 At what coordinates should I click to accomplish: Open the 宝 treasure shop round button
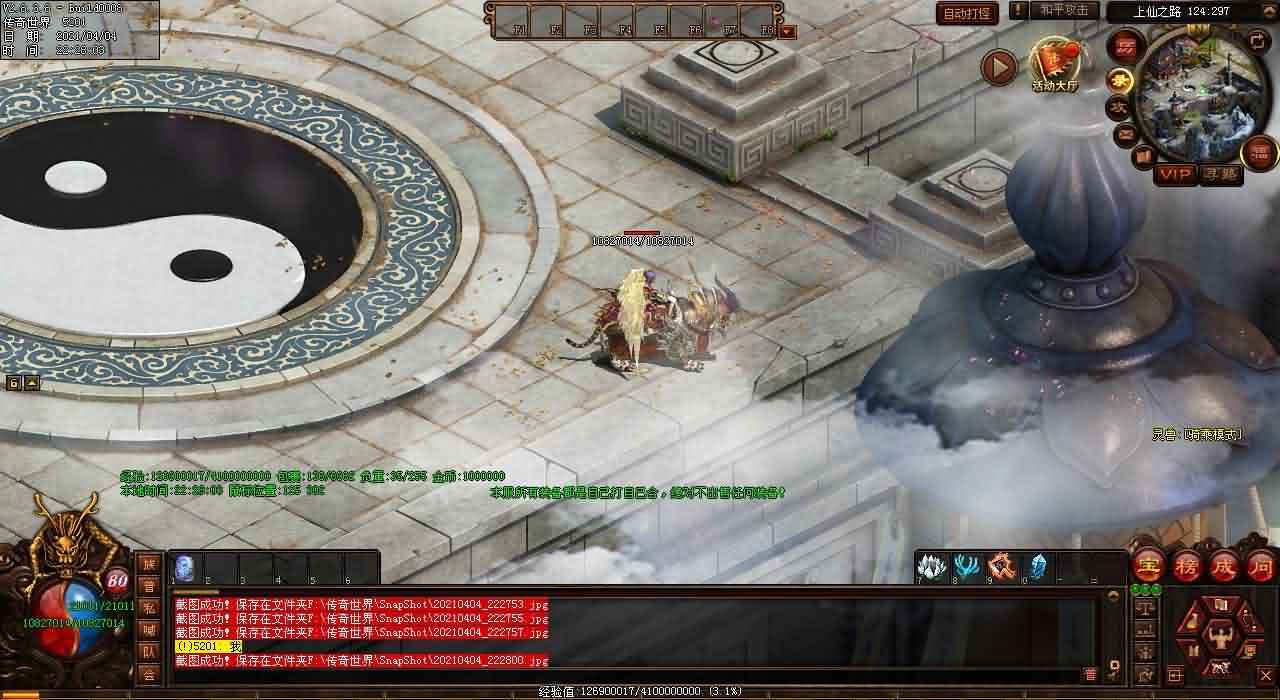point(1149,566)
